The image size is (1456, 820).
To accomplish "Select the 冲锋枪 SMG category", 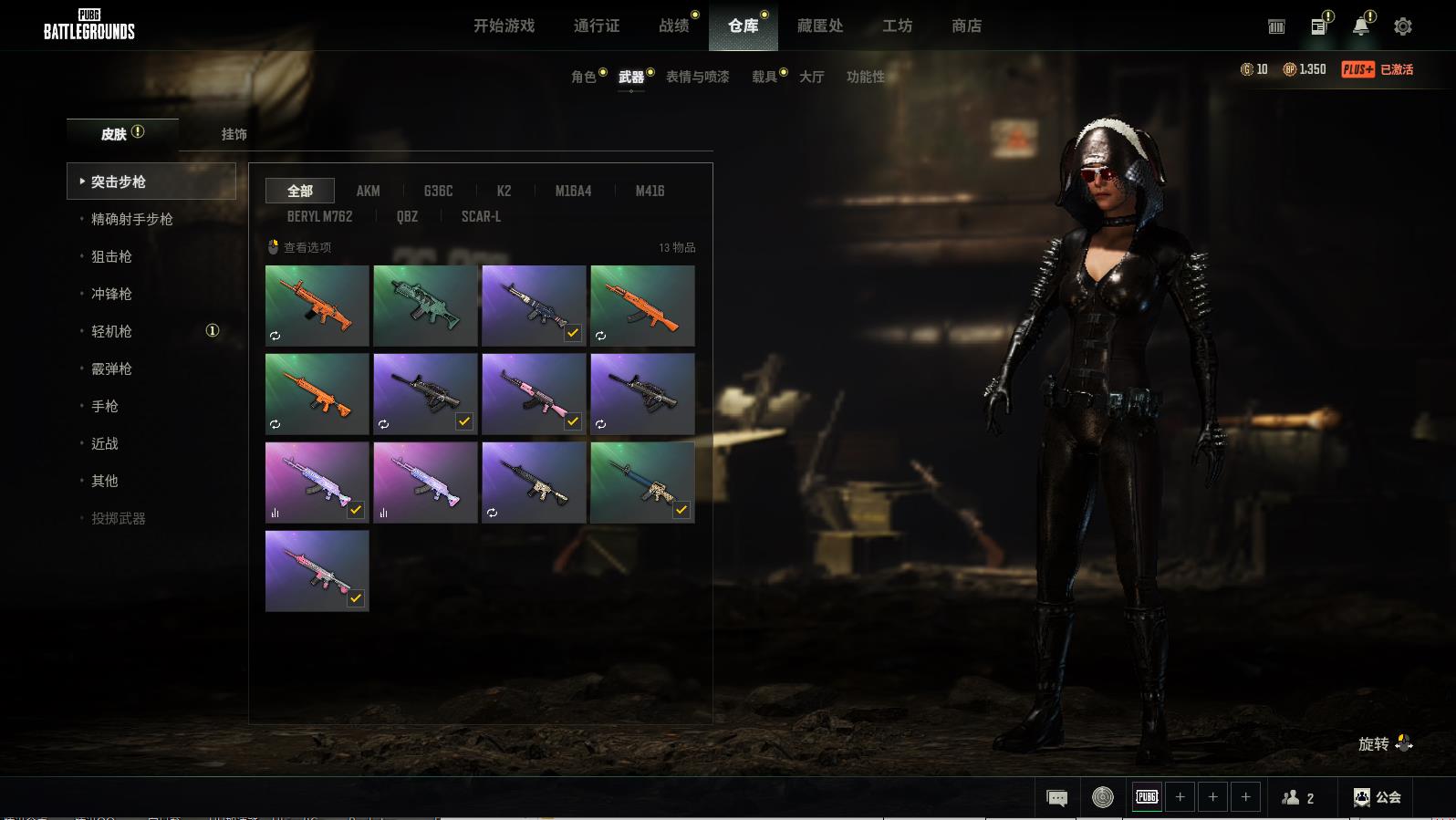I will click(111, 294).
